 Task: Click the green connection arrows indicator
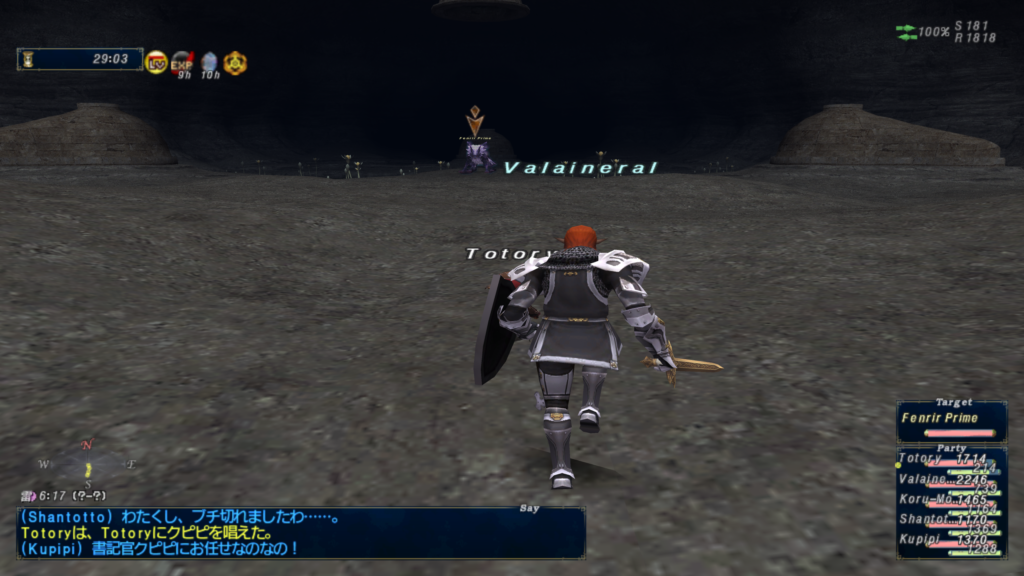[x=906, y=33]
